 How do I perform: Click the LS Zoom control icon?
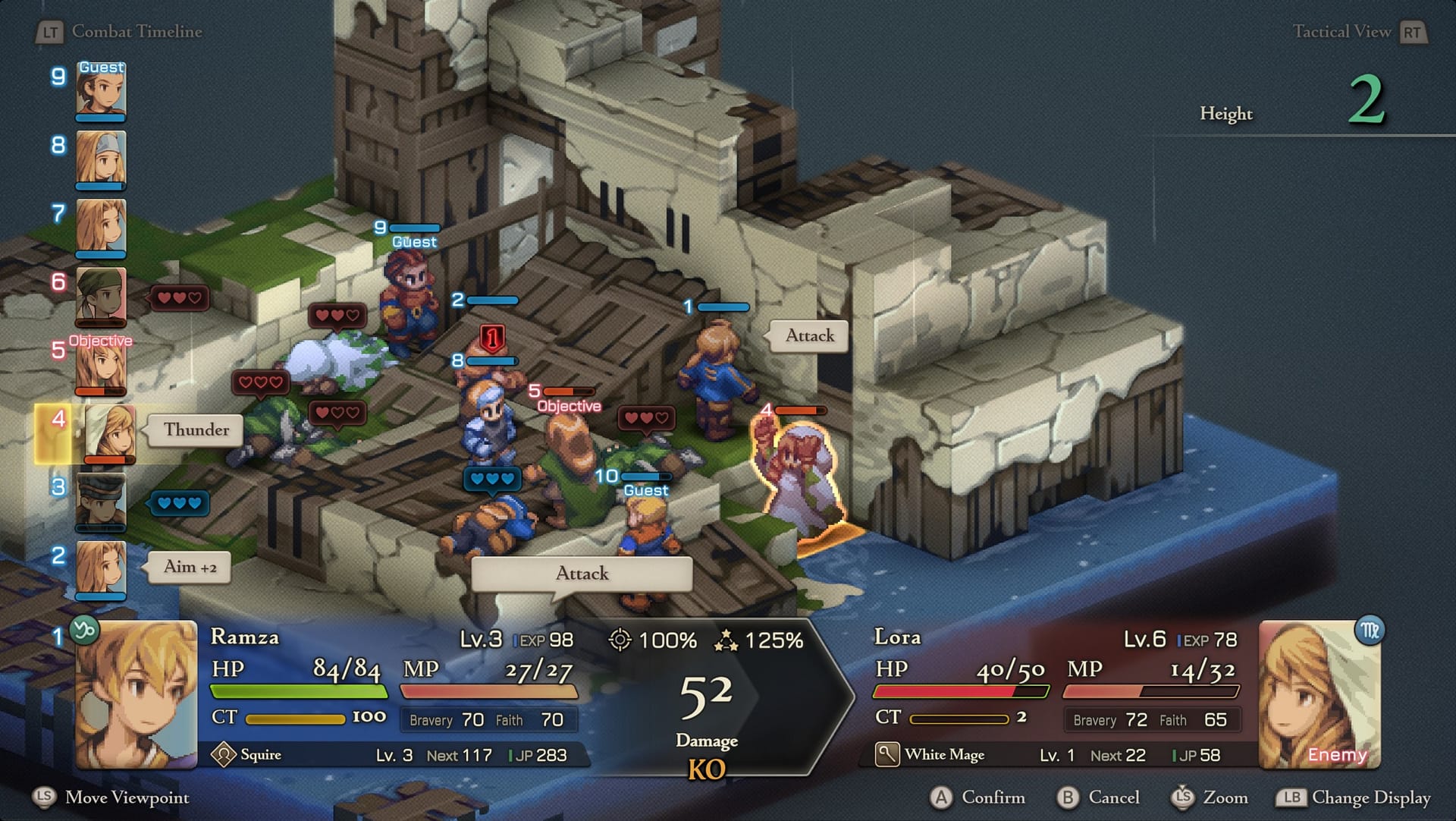point(1185,798)
